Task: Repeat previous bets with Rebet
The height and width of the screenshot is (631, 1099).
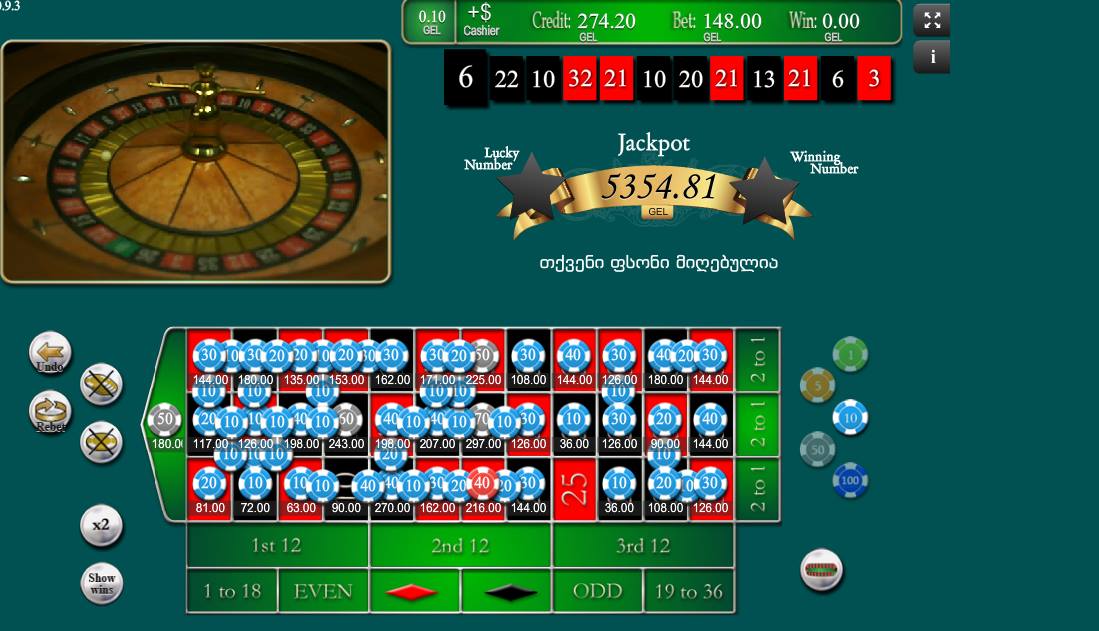Action: pos(50,412)
